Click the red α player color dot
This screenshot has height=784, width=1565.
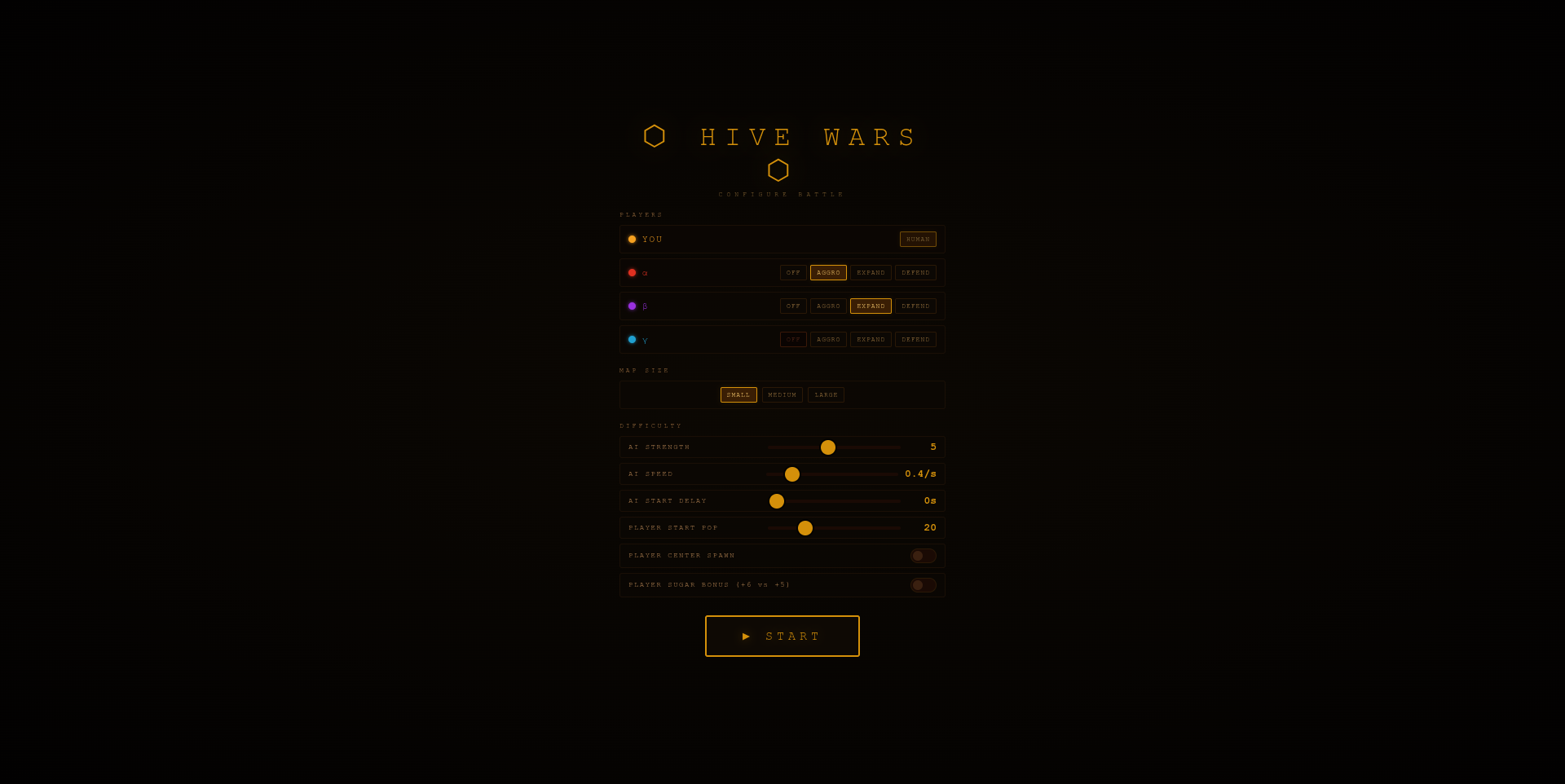point(632,272)
